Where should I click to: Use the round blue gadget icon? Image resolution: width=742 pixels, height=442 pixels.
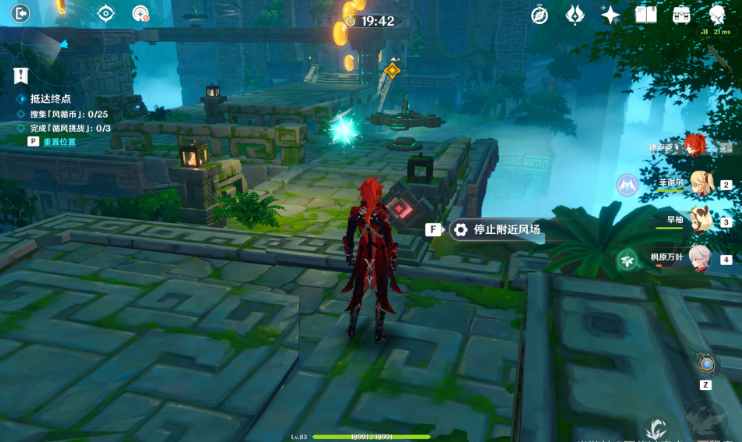tap(706, 365)
